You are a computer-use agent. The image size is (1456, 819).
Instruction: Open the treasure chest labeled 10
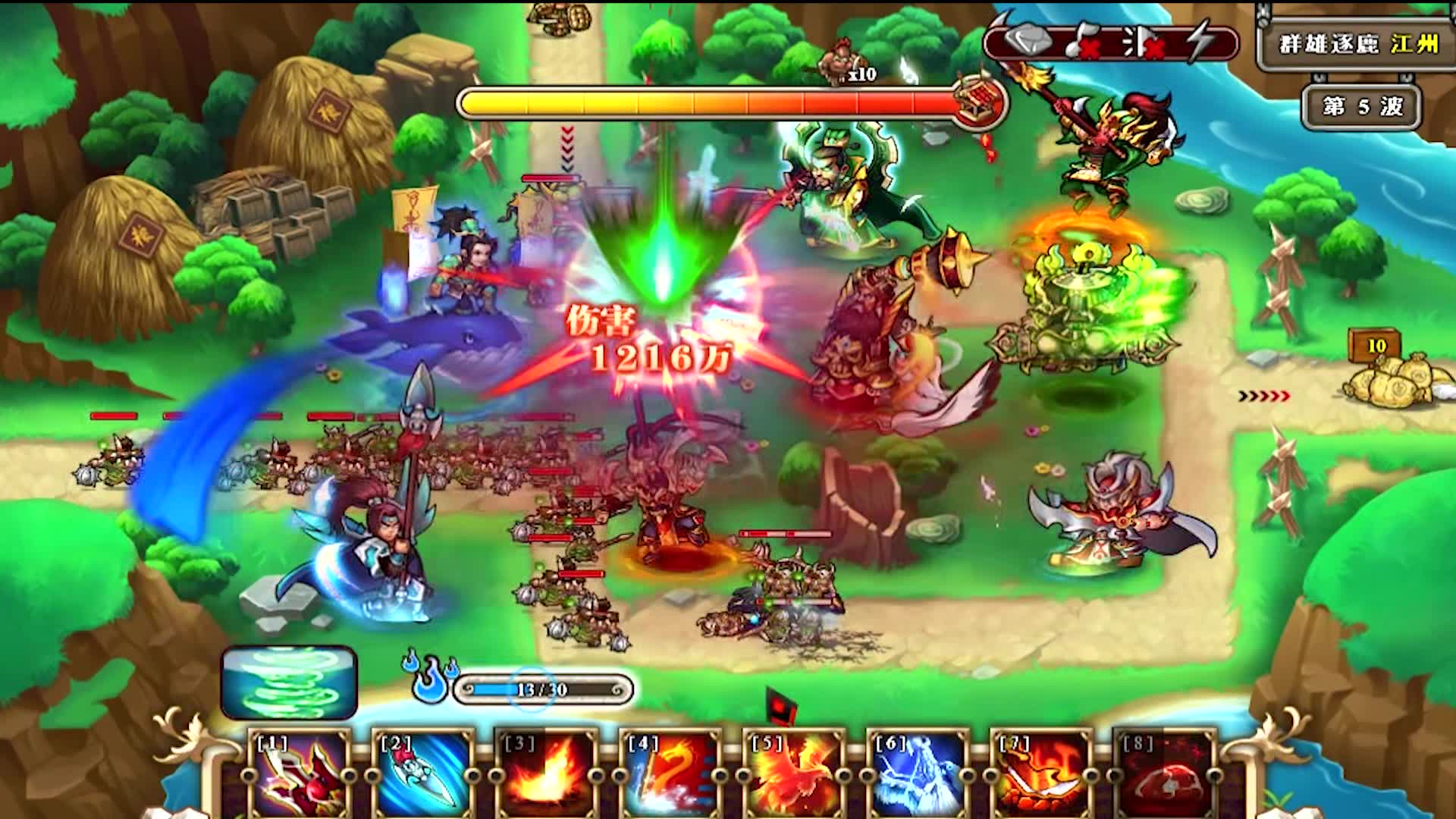click(1373, 345)
